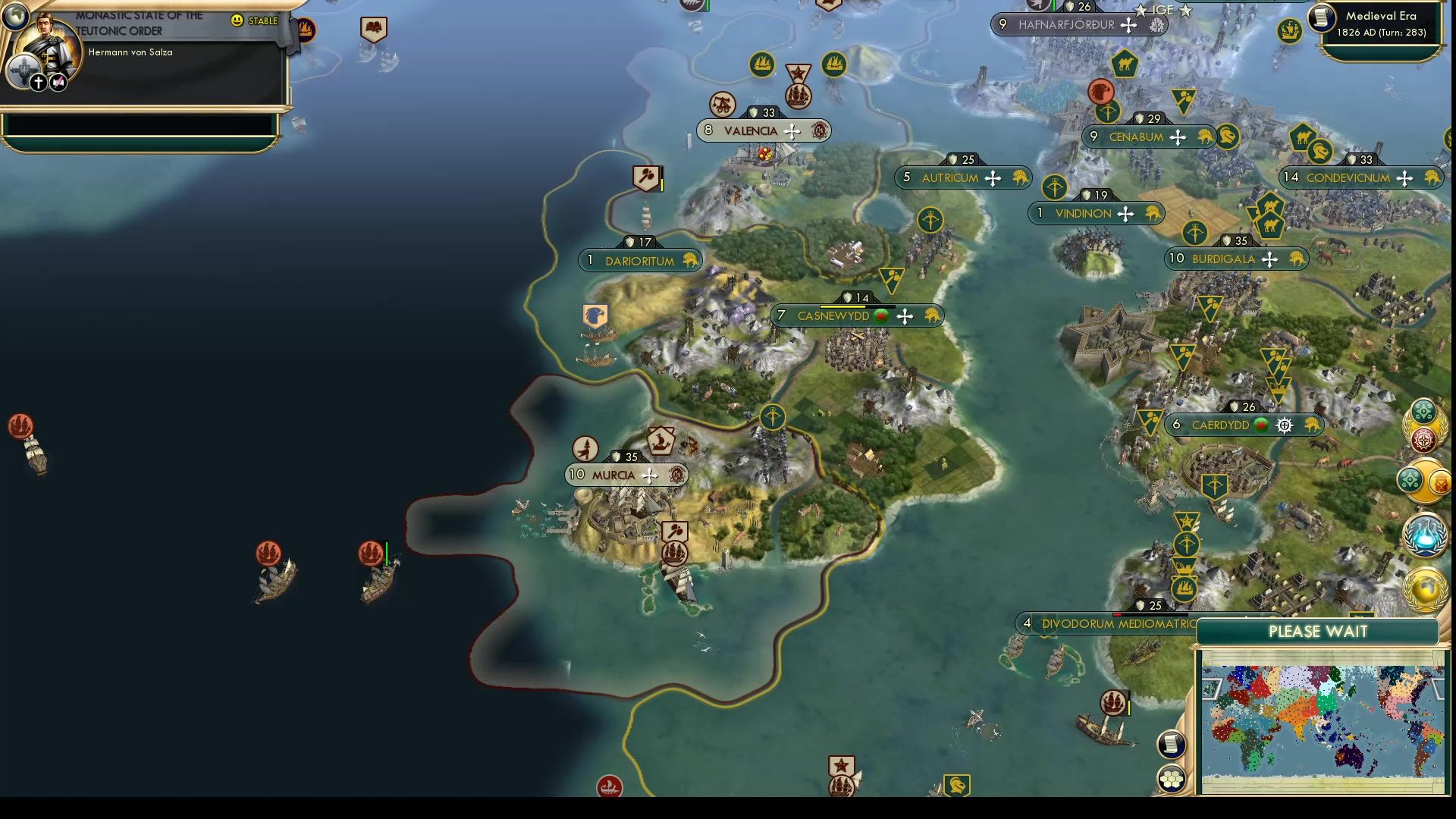Toggle strategic view using the top-left globe button
This screenshot has width=1456, height=819.
15,17
